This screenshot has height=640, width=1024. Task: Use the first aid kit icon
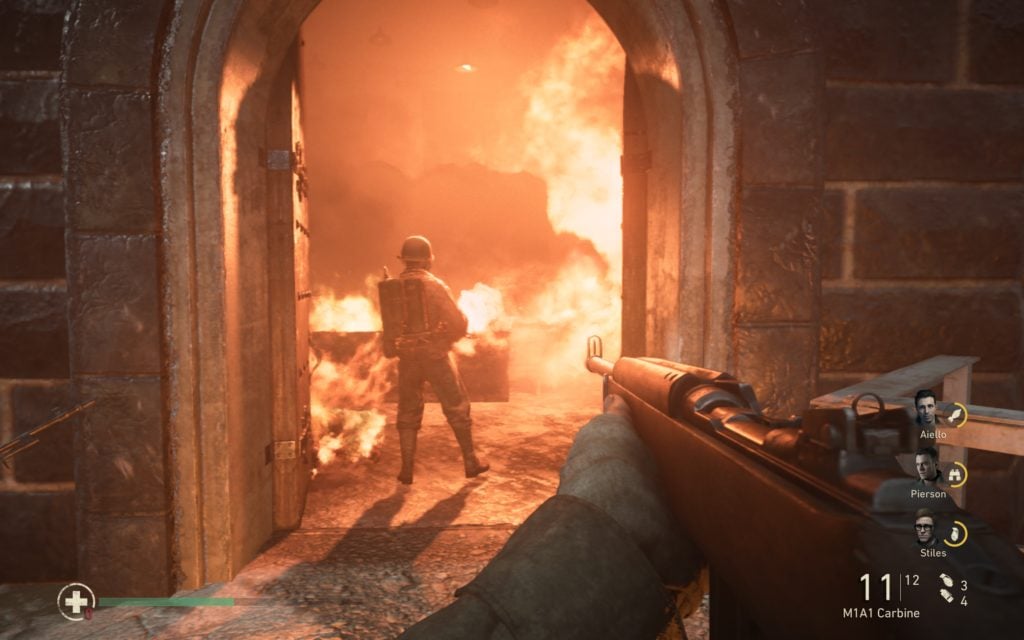click(76, 600)
